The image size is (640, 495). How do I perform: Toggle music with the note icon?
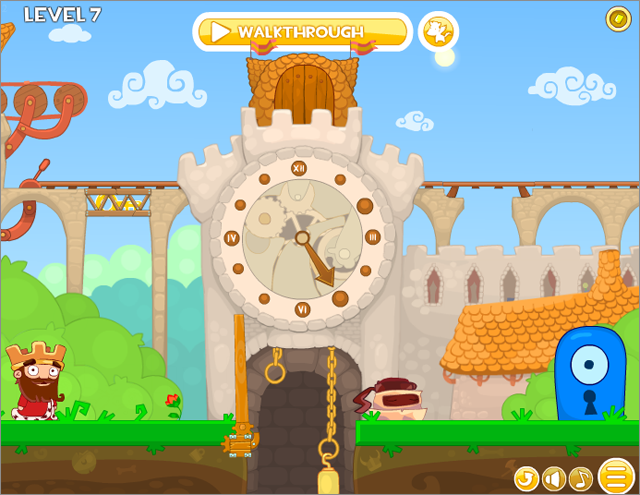pyautogui.click(x=580, y=478)
